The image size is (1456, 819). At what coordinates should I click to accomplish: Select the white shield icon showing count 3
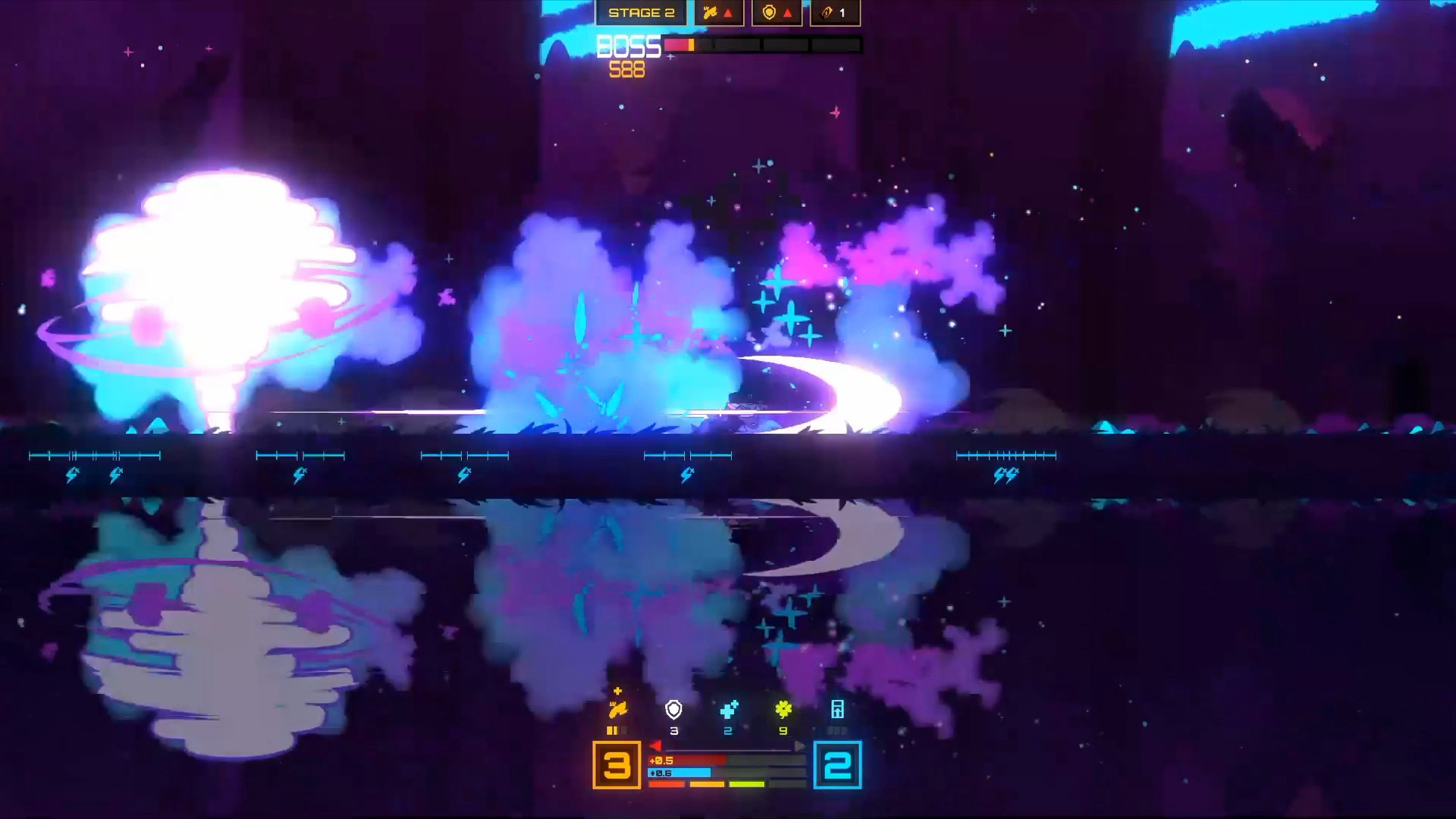[x=673, y=709]
